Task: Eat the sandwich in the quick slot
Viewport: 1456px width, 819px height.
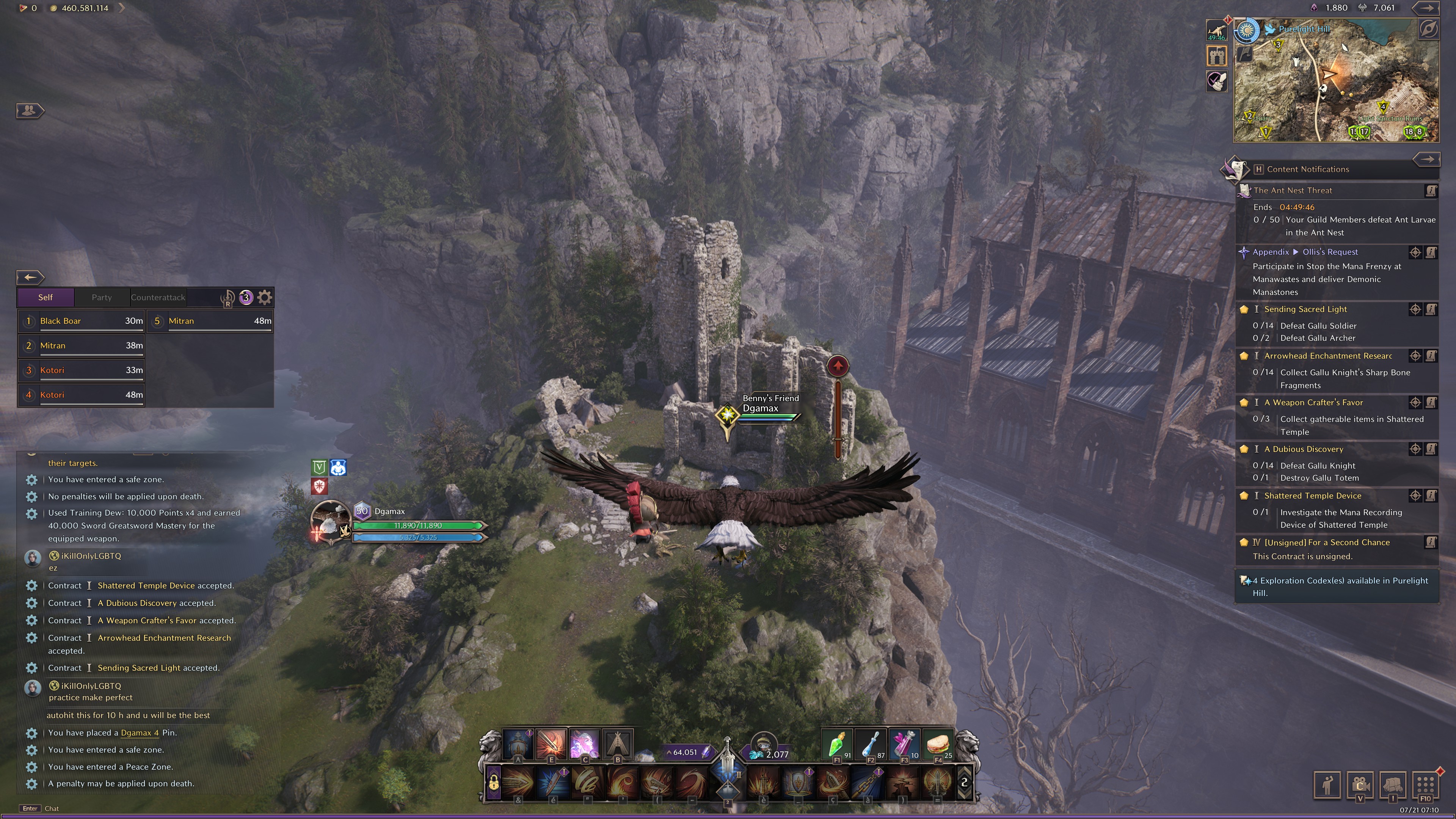Action: pyautogui.click(x=938, y=744)
